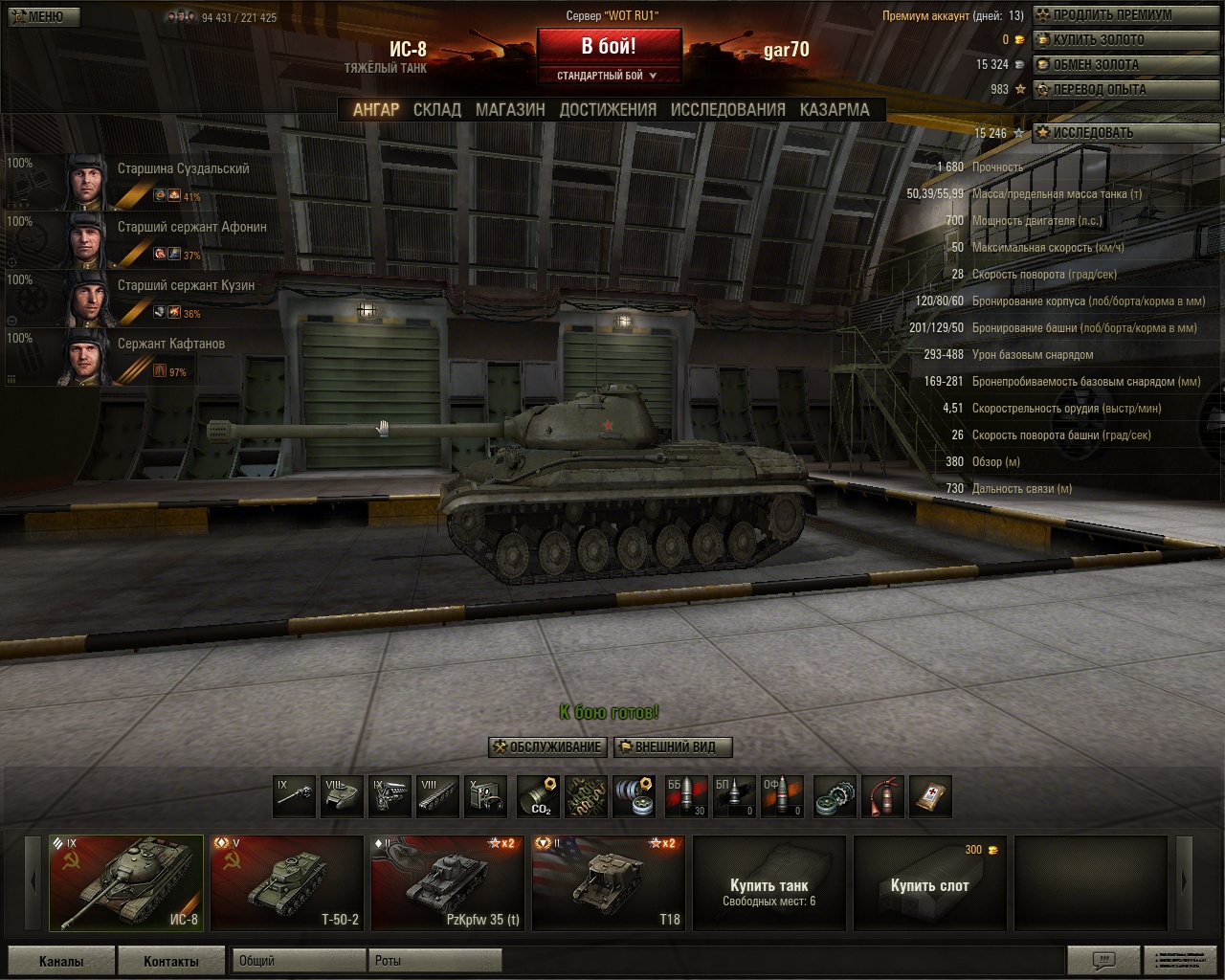Open the Обслуживание service button
The width and height of the screenshot is (1225, 980).
(x=547, y=747)
